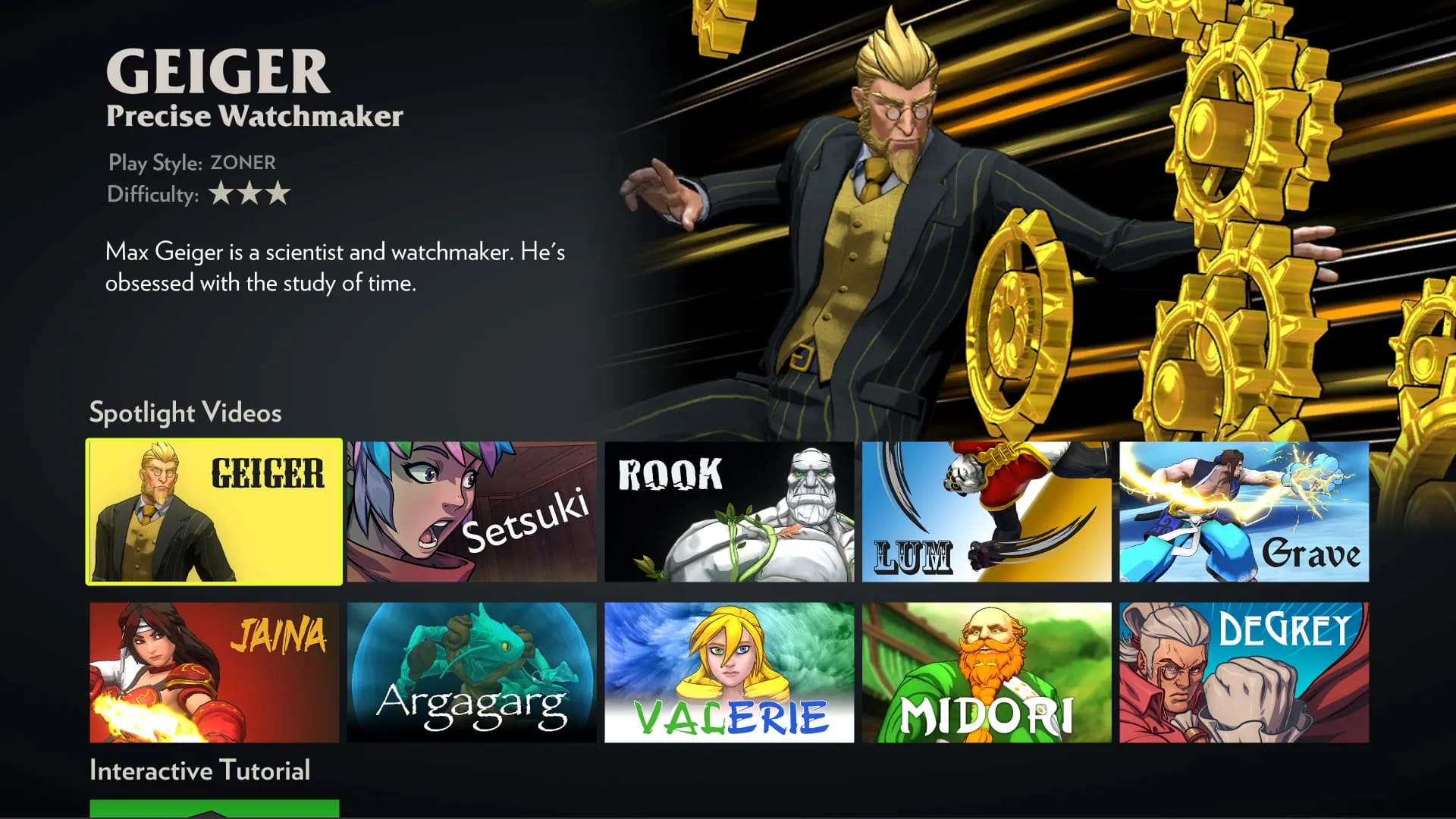This screenshot has width=1456, height=819.
Task: Click the ZONER play style label
Action: (x=243, y=162)
